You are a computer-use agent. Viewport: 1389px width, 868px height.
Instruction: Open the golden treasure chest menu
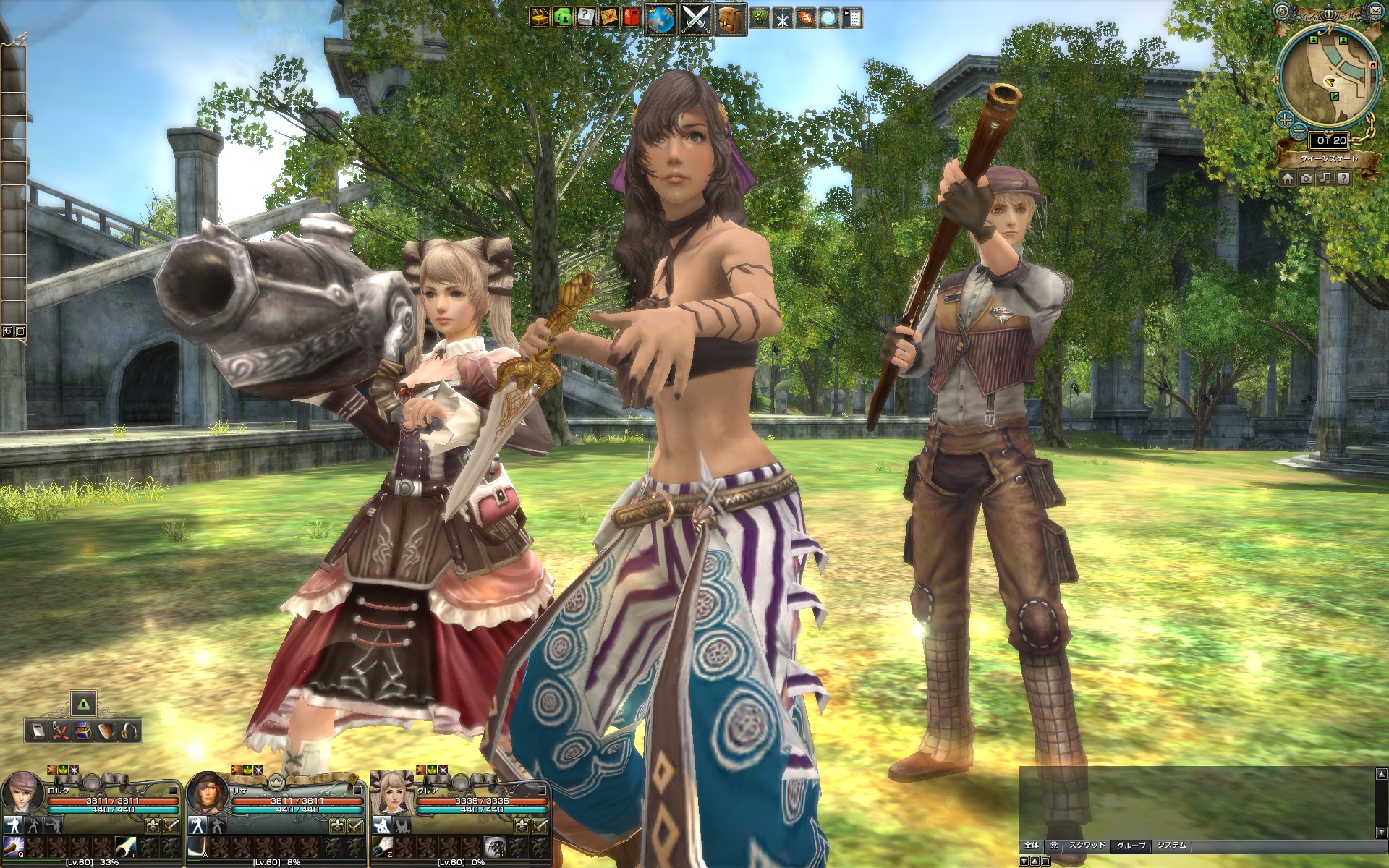(538, 17)
